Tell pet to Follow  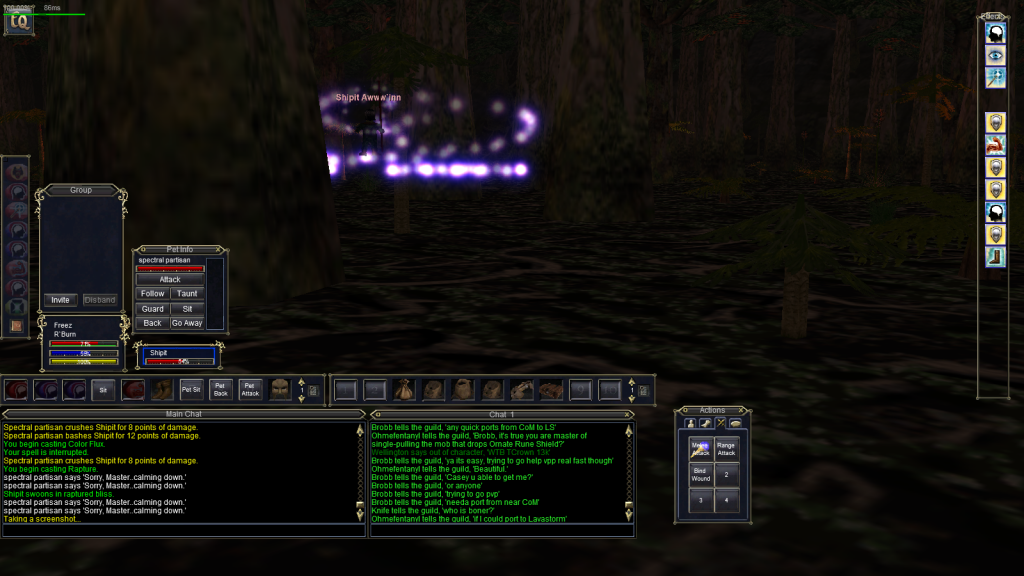[153, 294]
